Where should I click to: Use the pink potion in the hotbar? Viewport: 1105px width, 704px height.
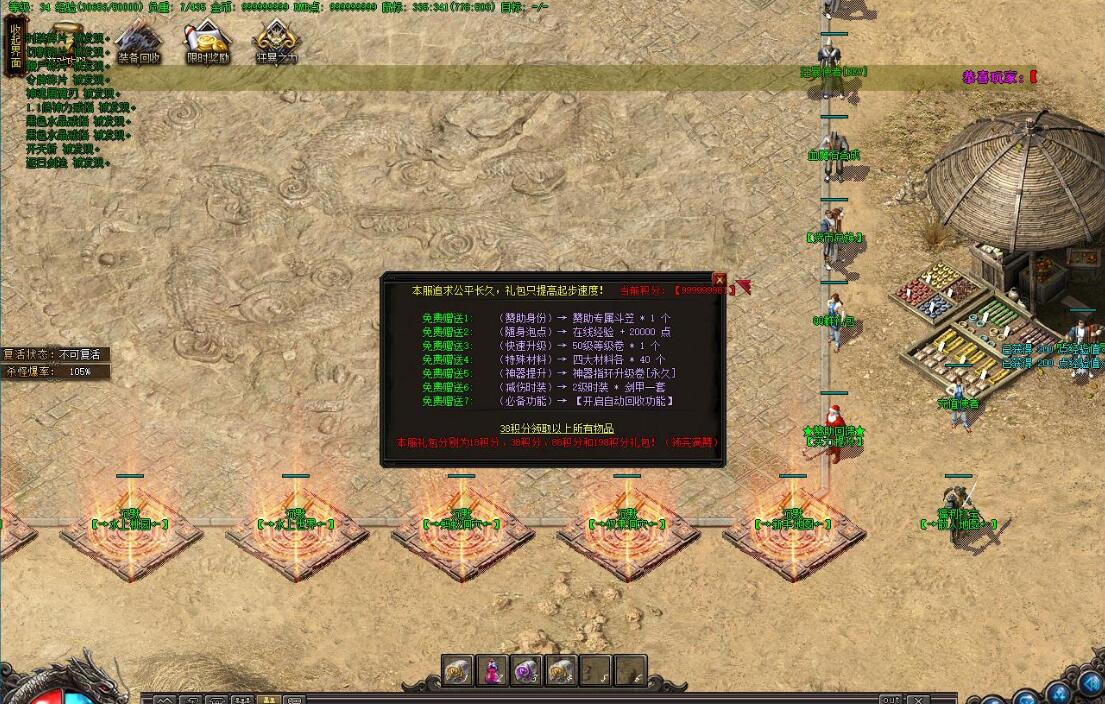492,671
